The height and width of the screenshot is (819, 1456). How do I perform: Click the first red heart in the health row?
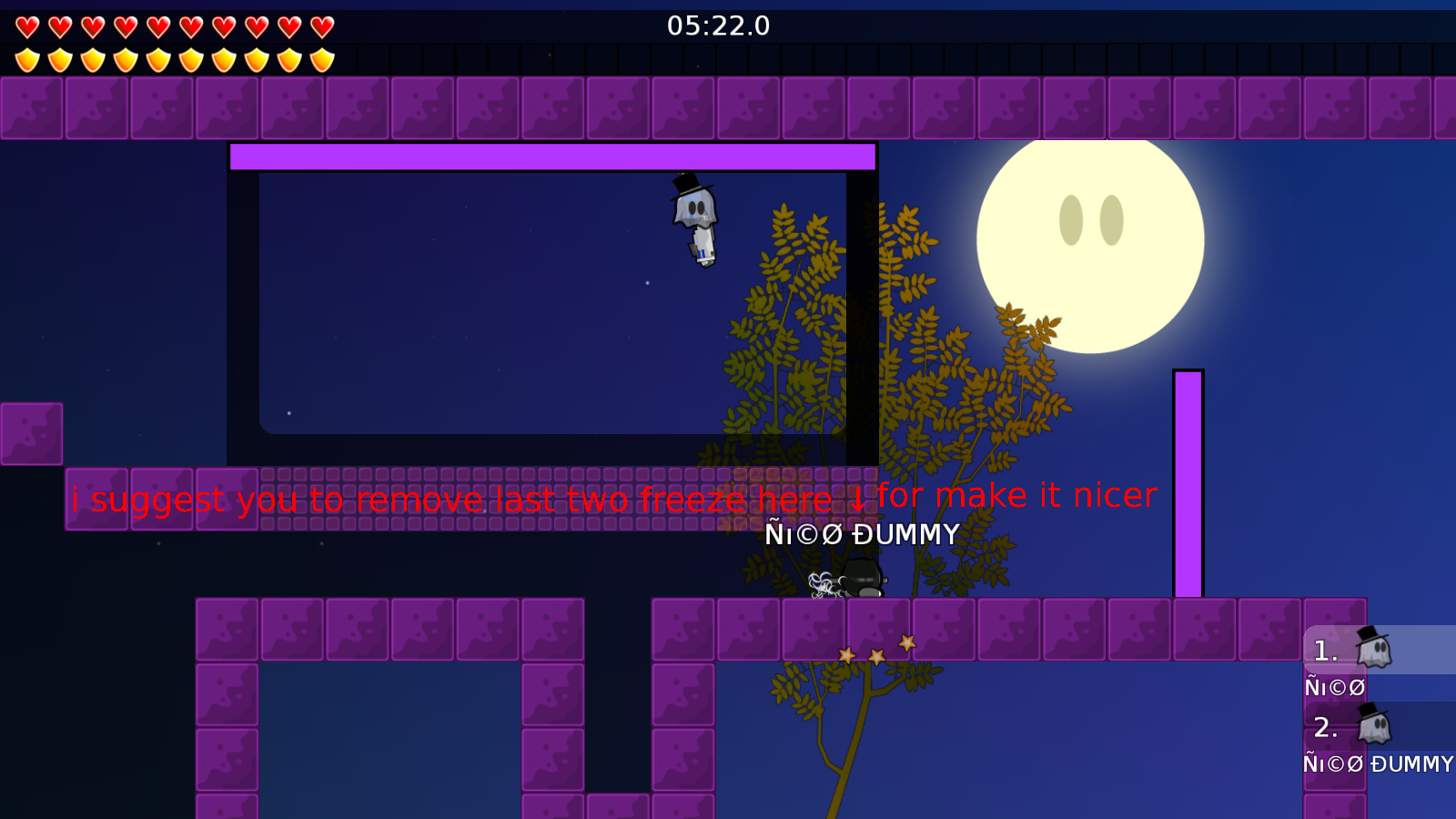(25, 25)
